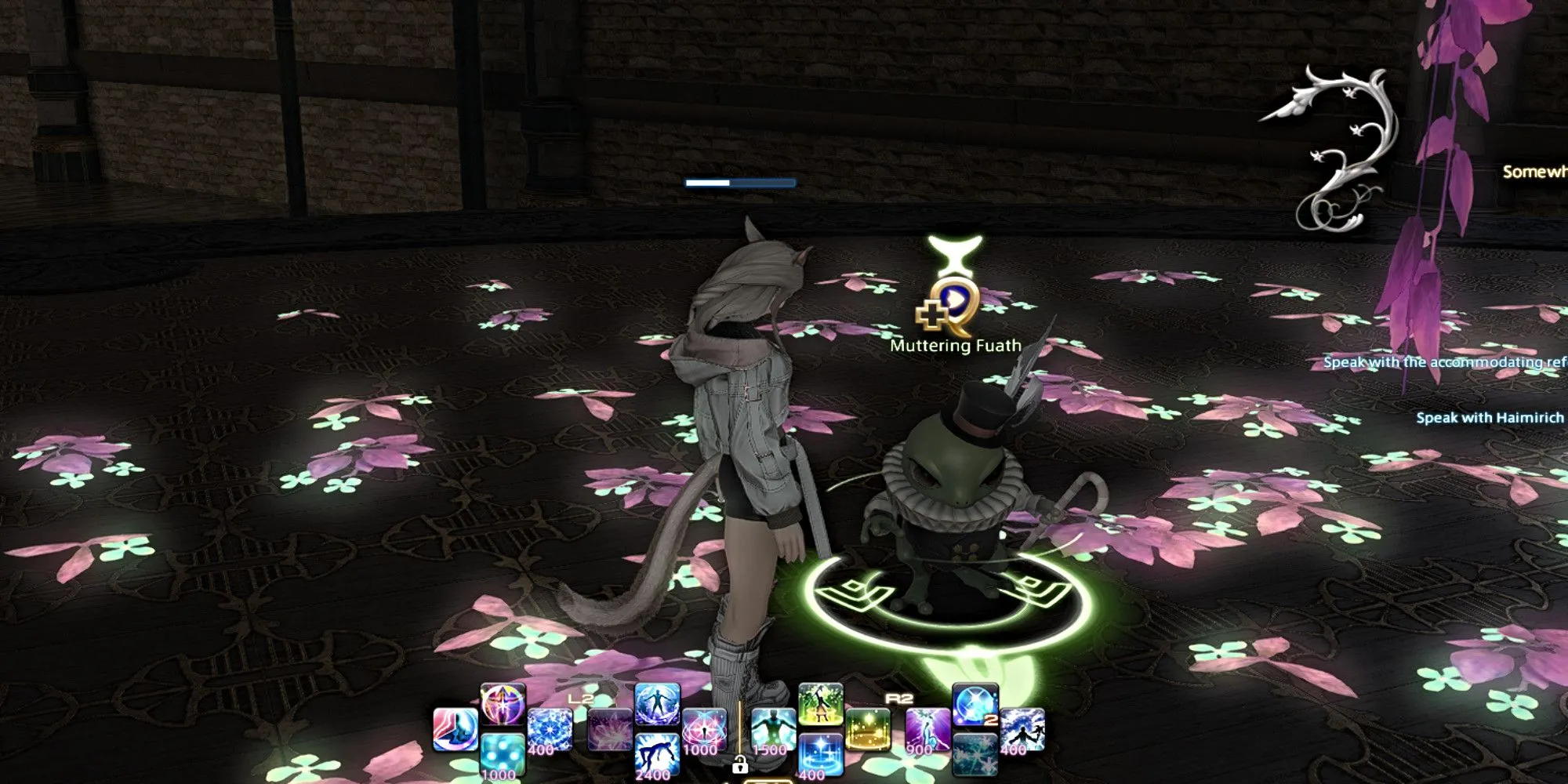
Task: Click the L2 cross hotbar label
Action: [582, 697]
